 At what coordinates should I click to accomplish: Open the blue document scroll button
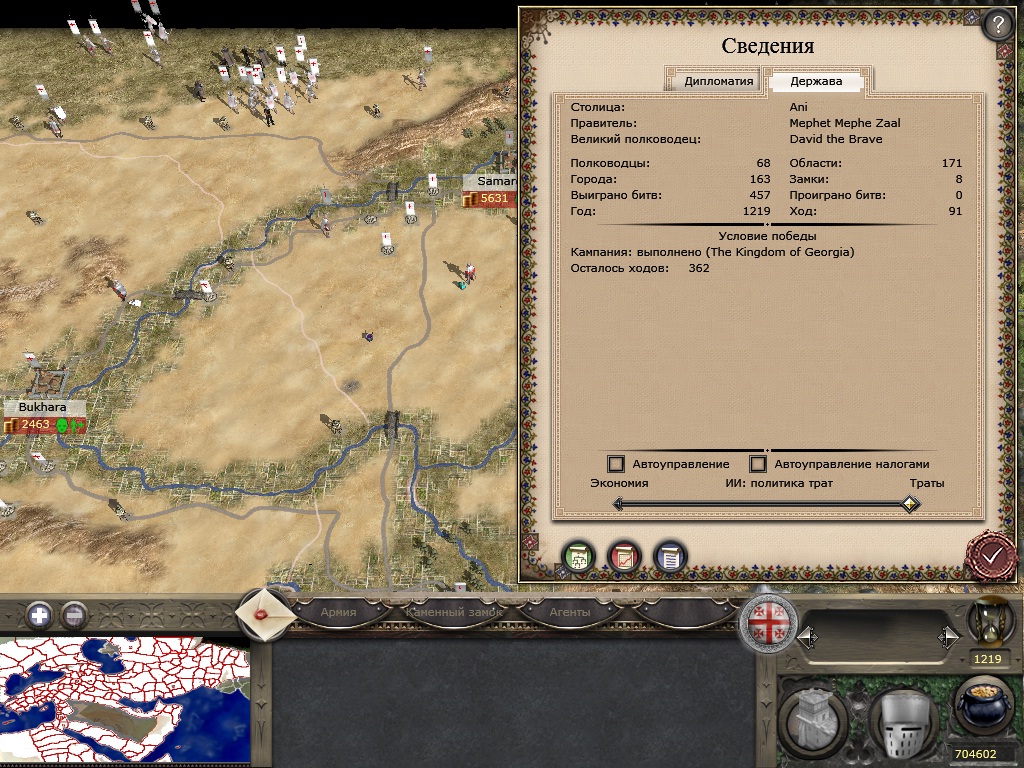[670, 557]
